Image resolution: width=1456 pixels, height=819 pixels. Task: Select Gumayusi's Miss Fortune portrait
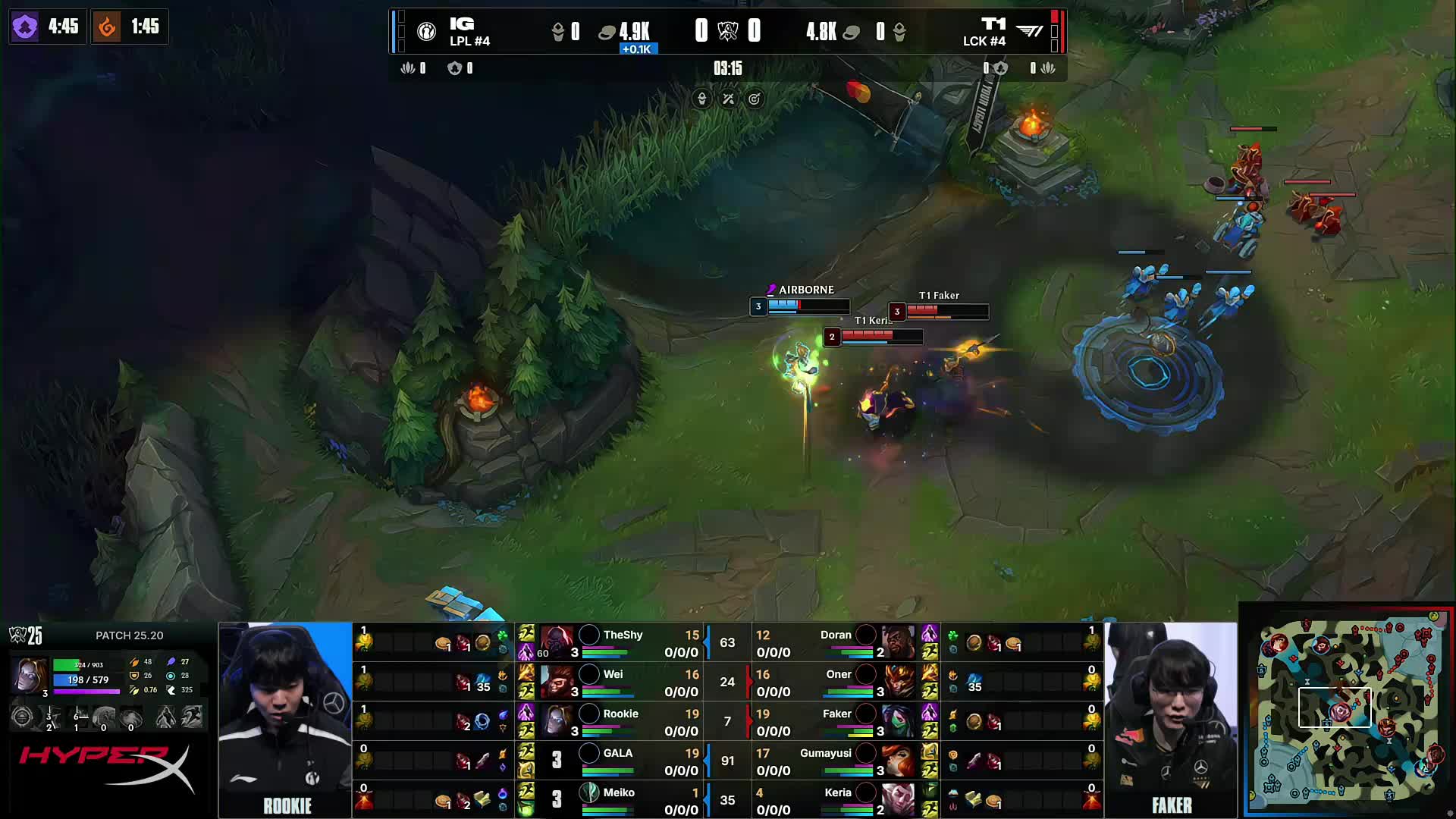(898, 761)
